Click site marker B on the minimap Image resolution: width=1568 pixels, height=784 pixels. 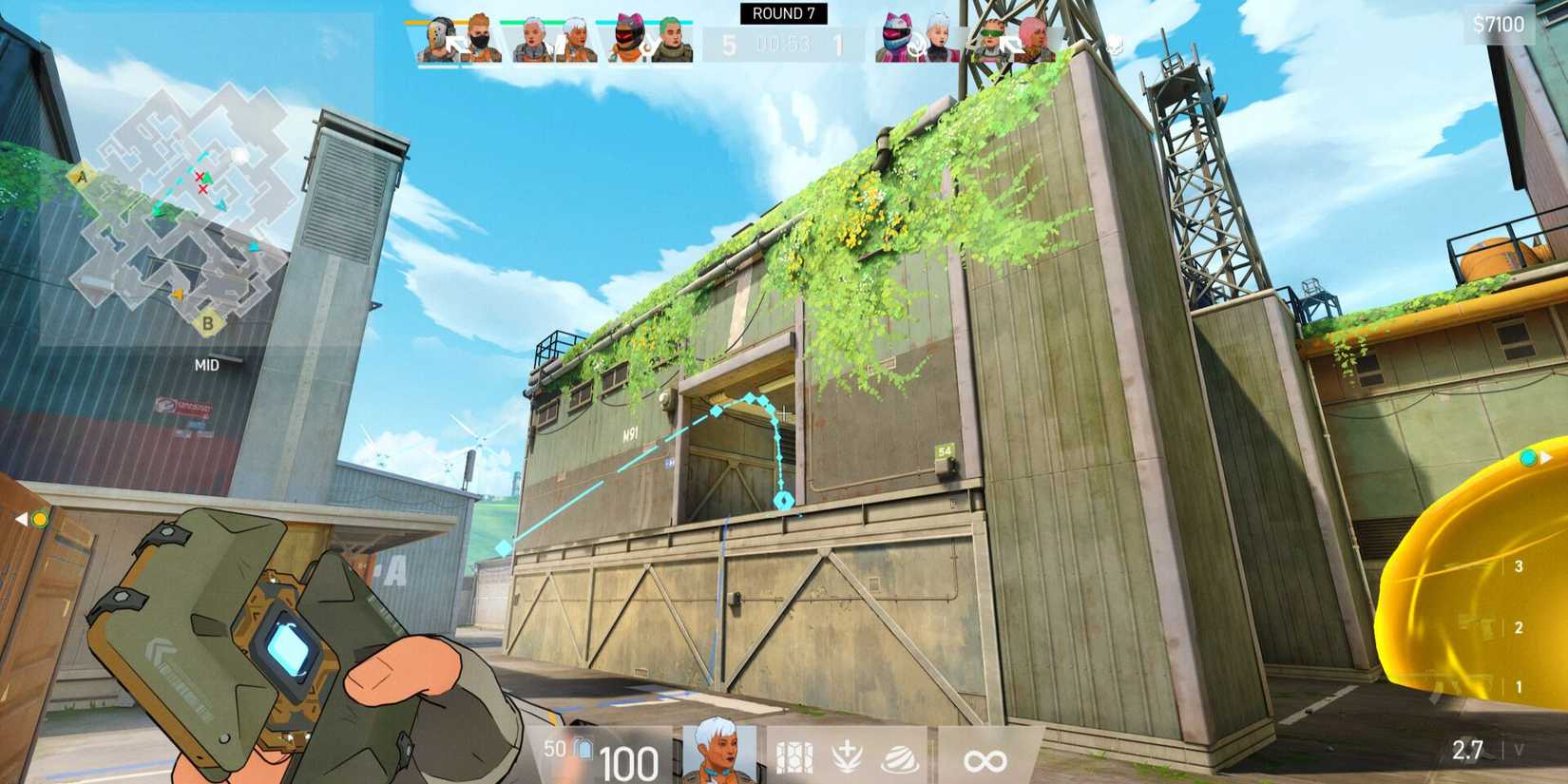[207, 321]
